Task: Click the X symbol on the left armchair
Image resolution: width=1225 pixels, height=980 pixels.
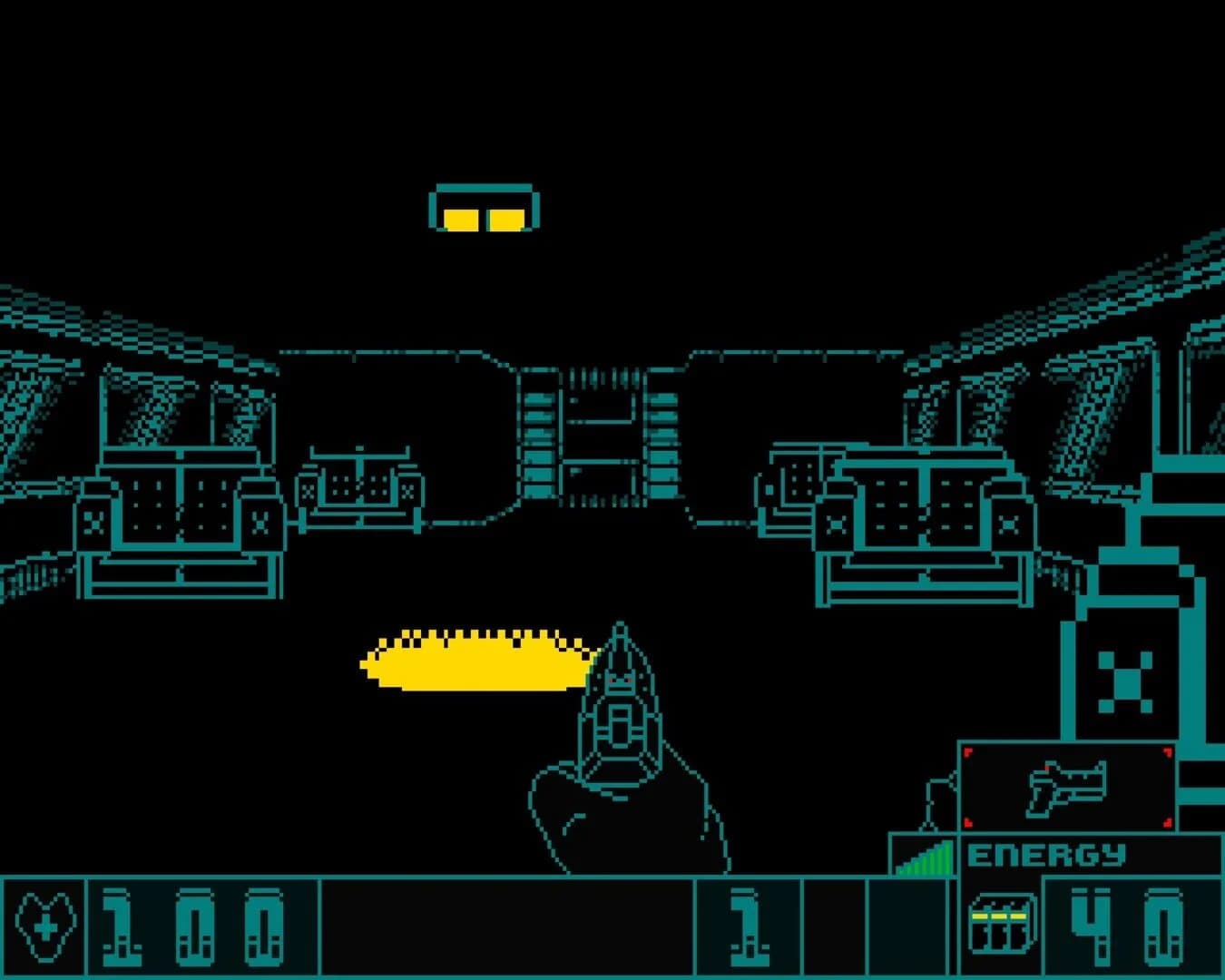Action: (93, 524)
